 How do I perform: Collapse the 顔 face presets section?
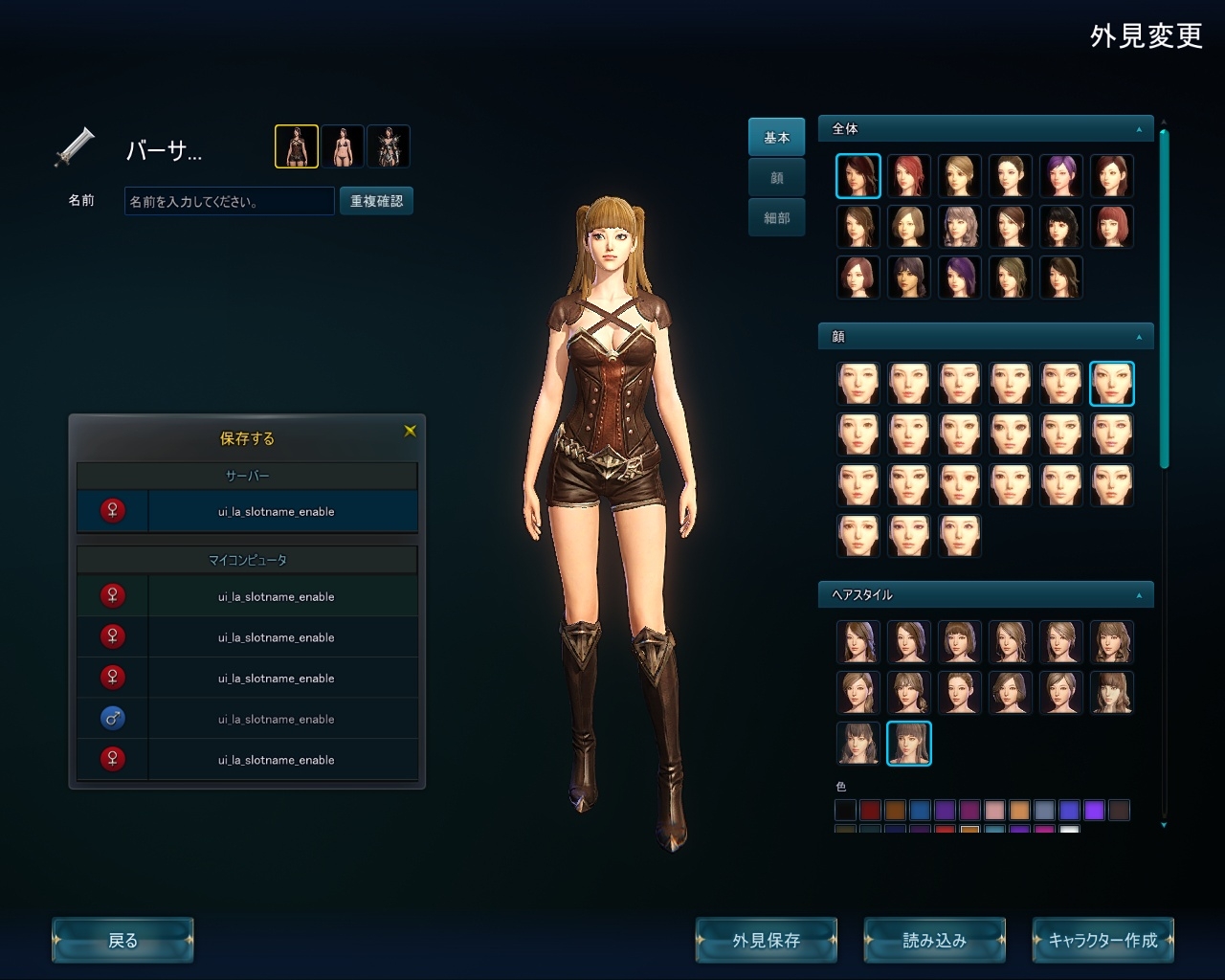click(x=1139, y=337)
